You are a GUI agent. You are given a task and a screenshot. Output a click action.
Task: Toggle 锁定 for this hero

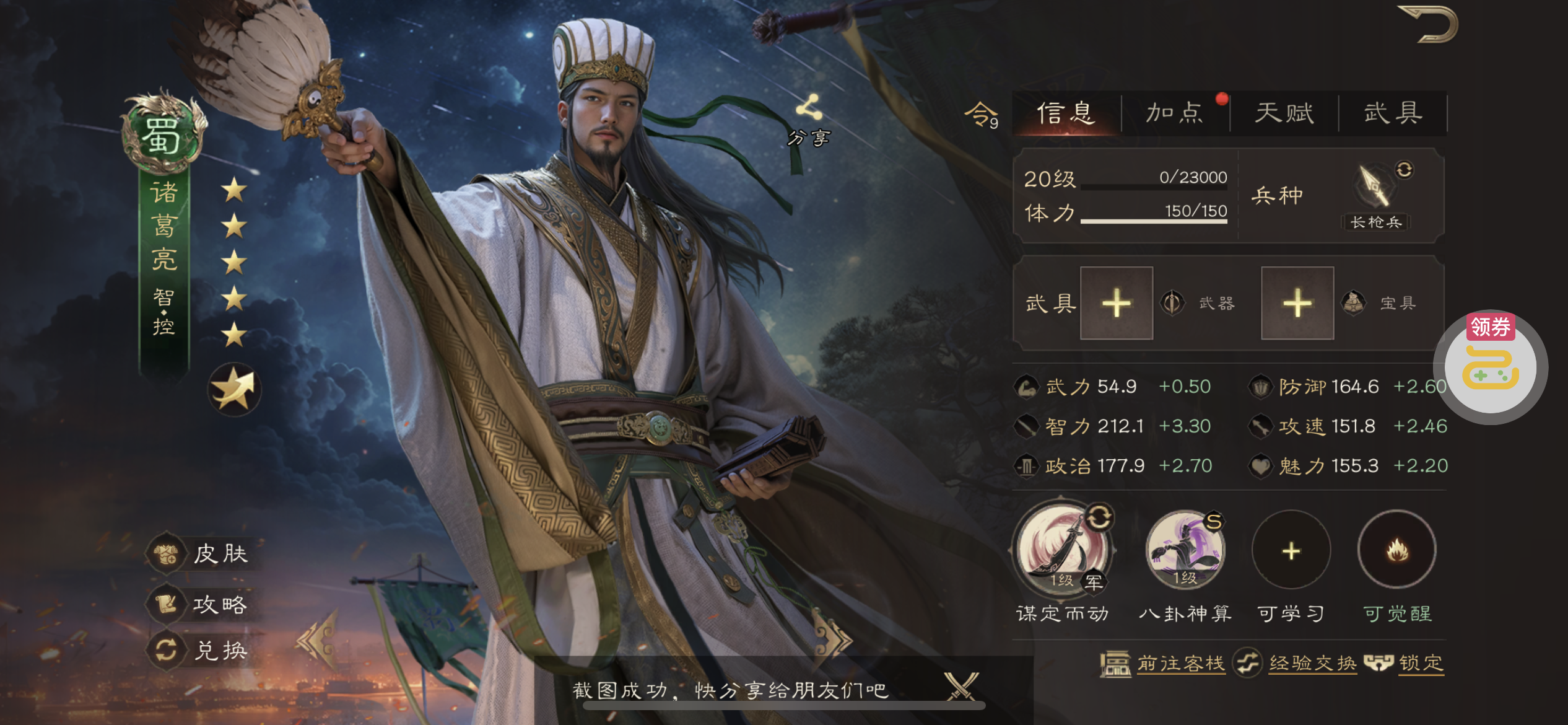(1406, 664)
